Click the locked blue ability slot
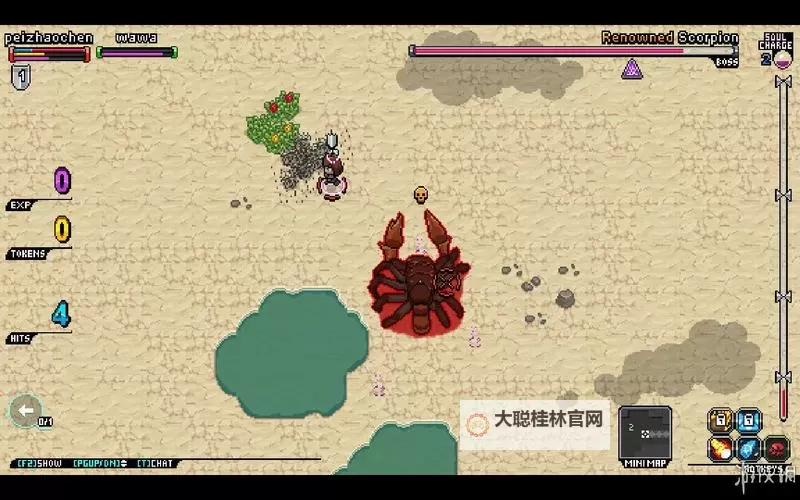 point(748,421)
